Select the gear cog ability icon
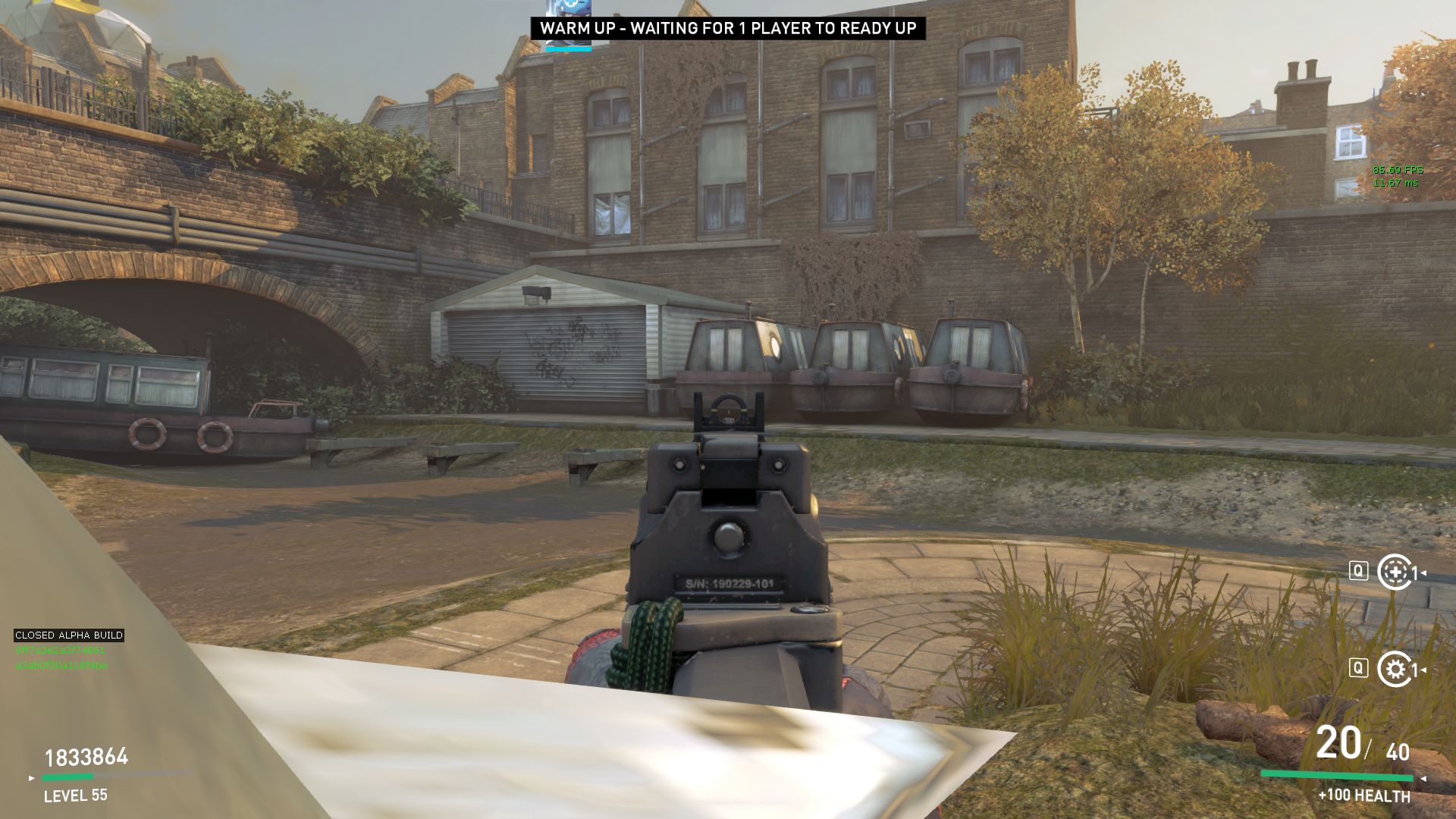Screen dimensions: 1456x819 pyautogui.click(x=1395, y=669)
